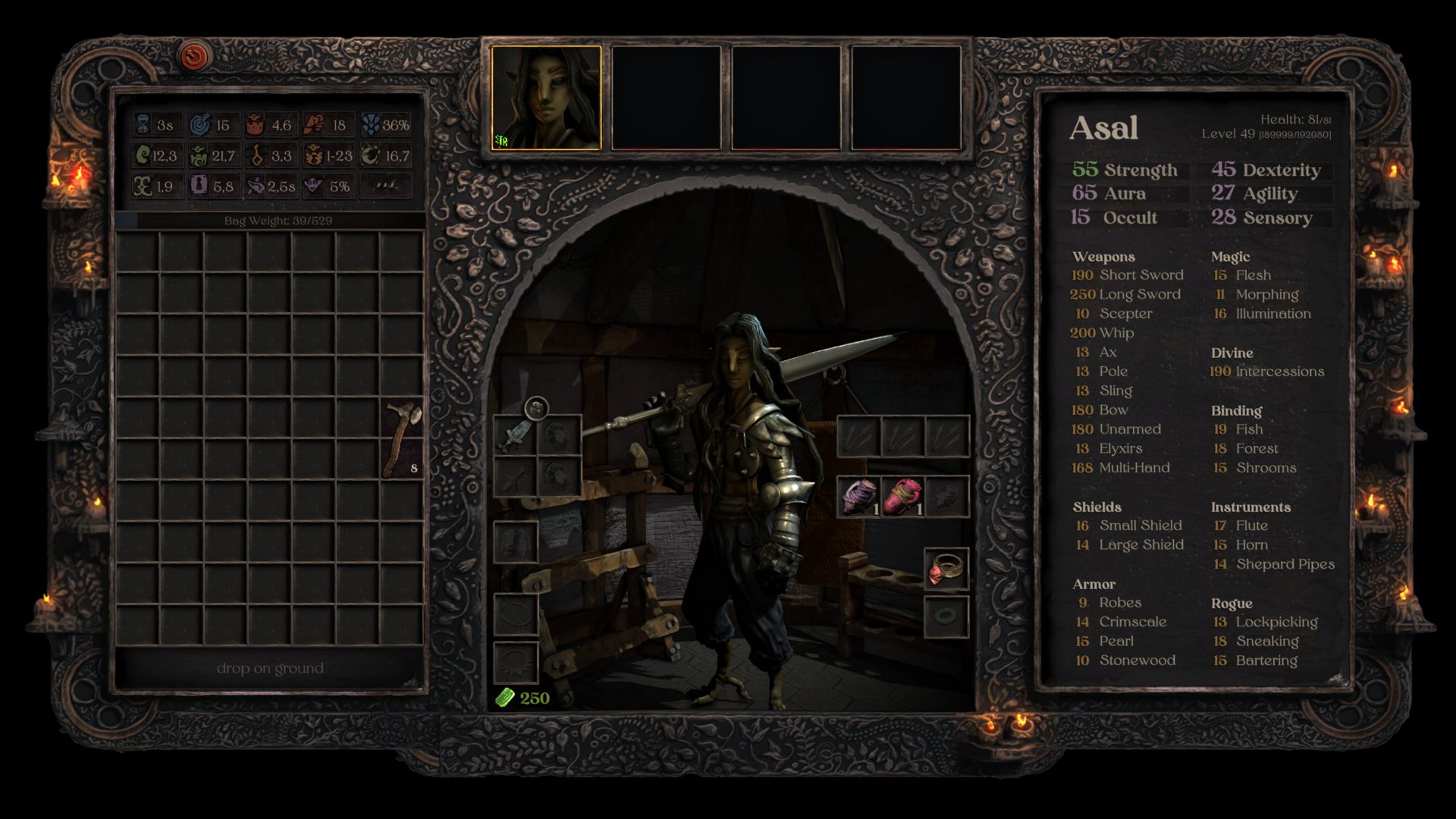This screenshot has width=1456, height=819.
Task: Click the drop on ground area
Action: pyautogui.click(x=270, y=668)
